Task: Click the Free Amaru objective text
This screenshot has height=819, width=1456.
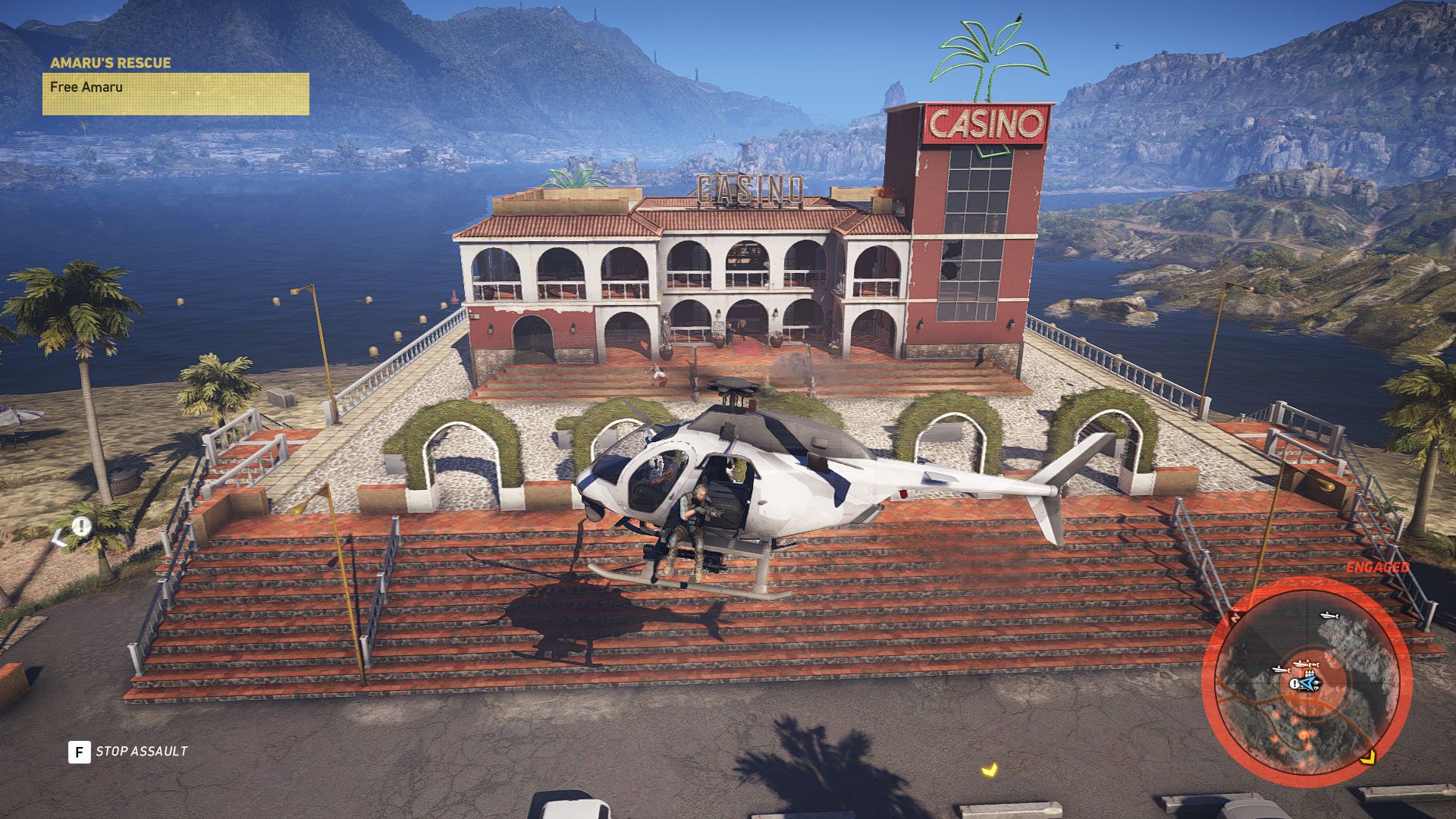Action: (x=86, y=88)
